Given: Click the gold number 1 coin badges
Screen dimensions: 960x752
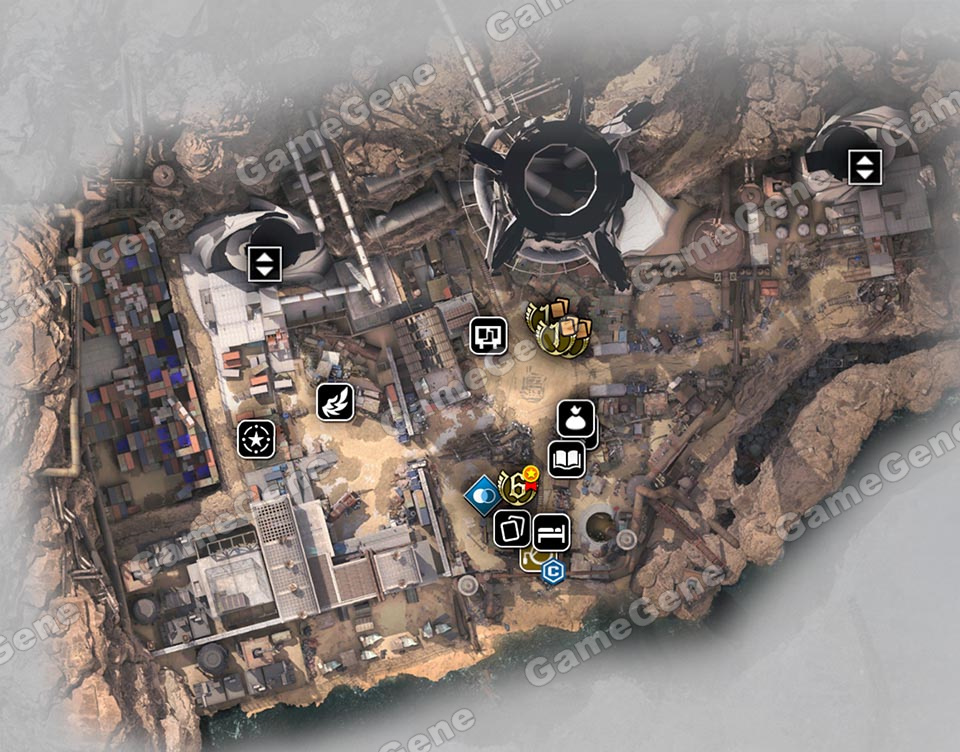Looking at the screenshot, I should [x=553, y=330].
